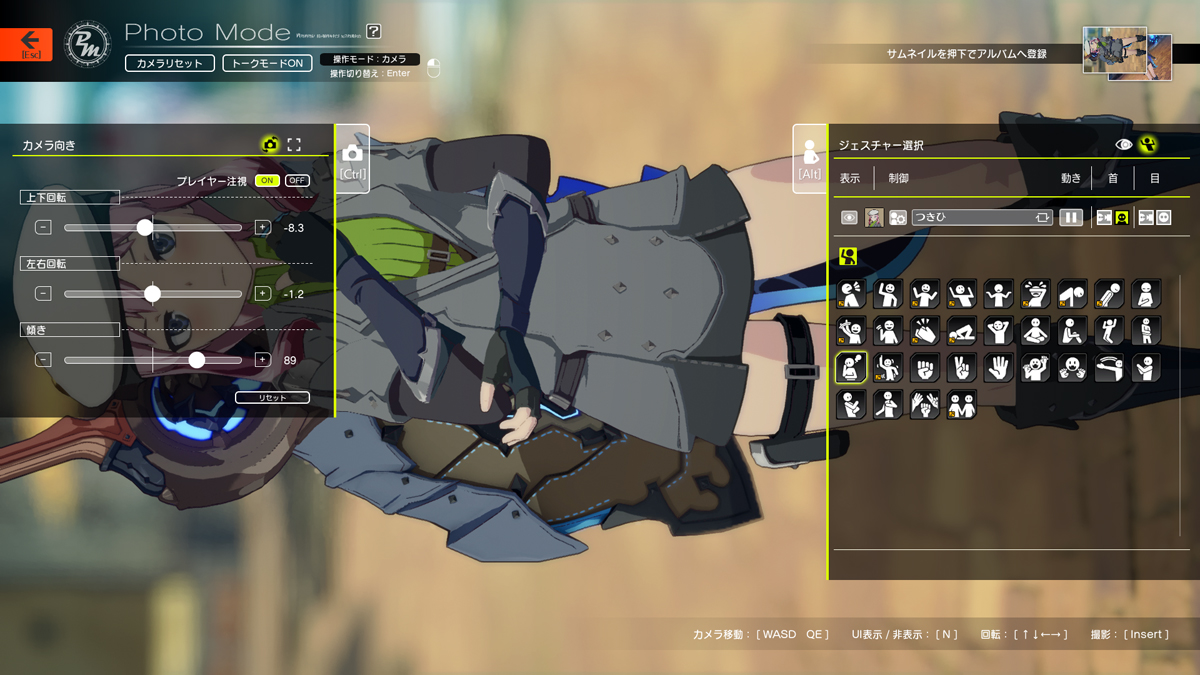Decrease 左右回転 with the minus button

pos(43,294)
